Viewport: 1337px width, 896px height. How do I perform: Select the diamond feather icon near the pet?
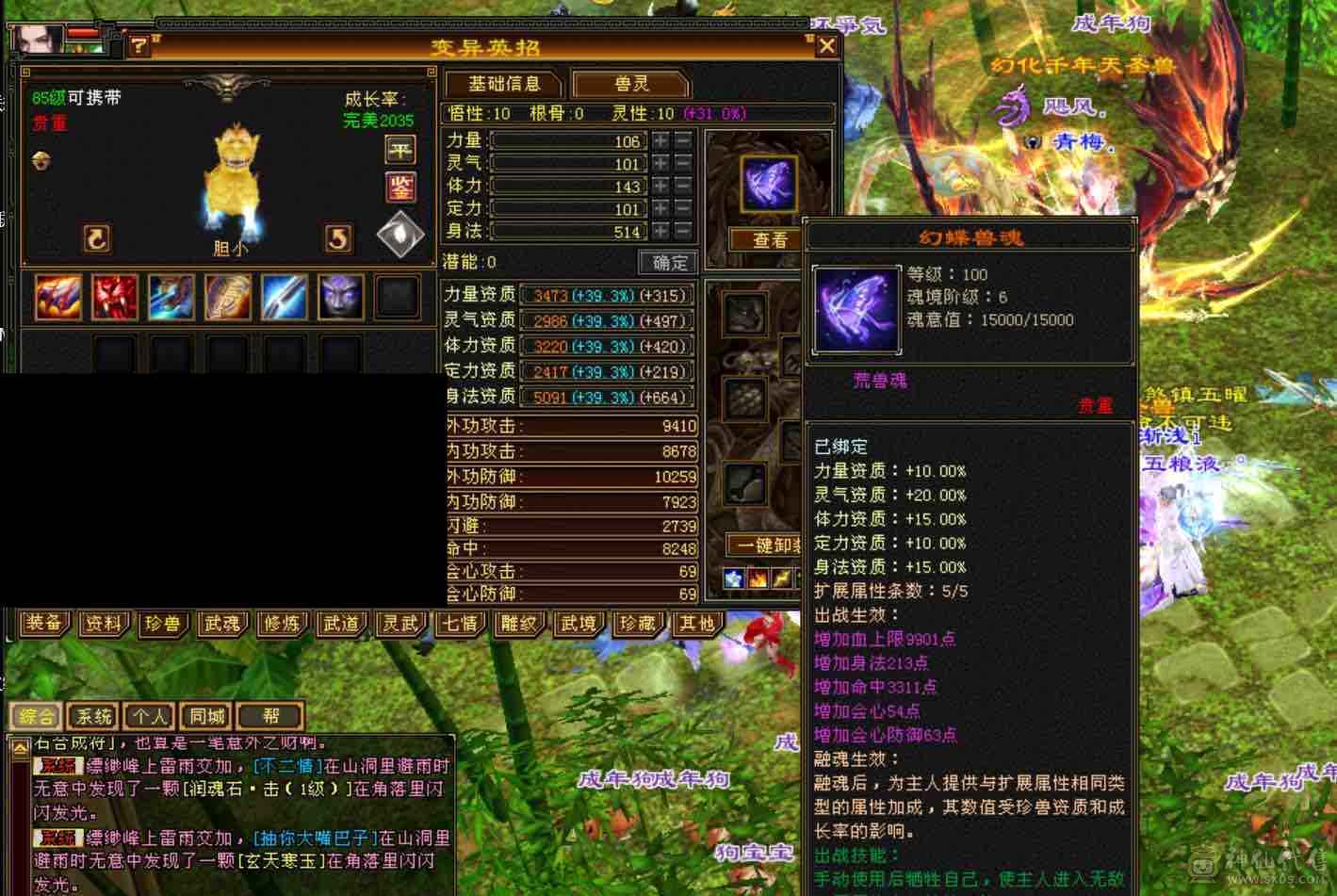[x=399, y=231]
